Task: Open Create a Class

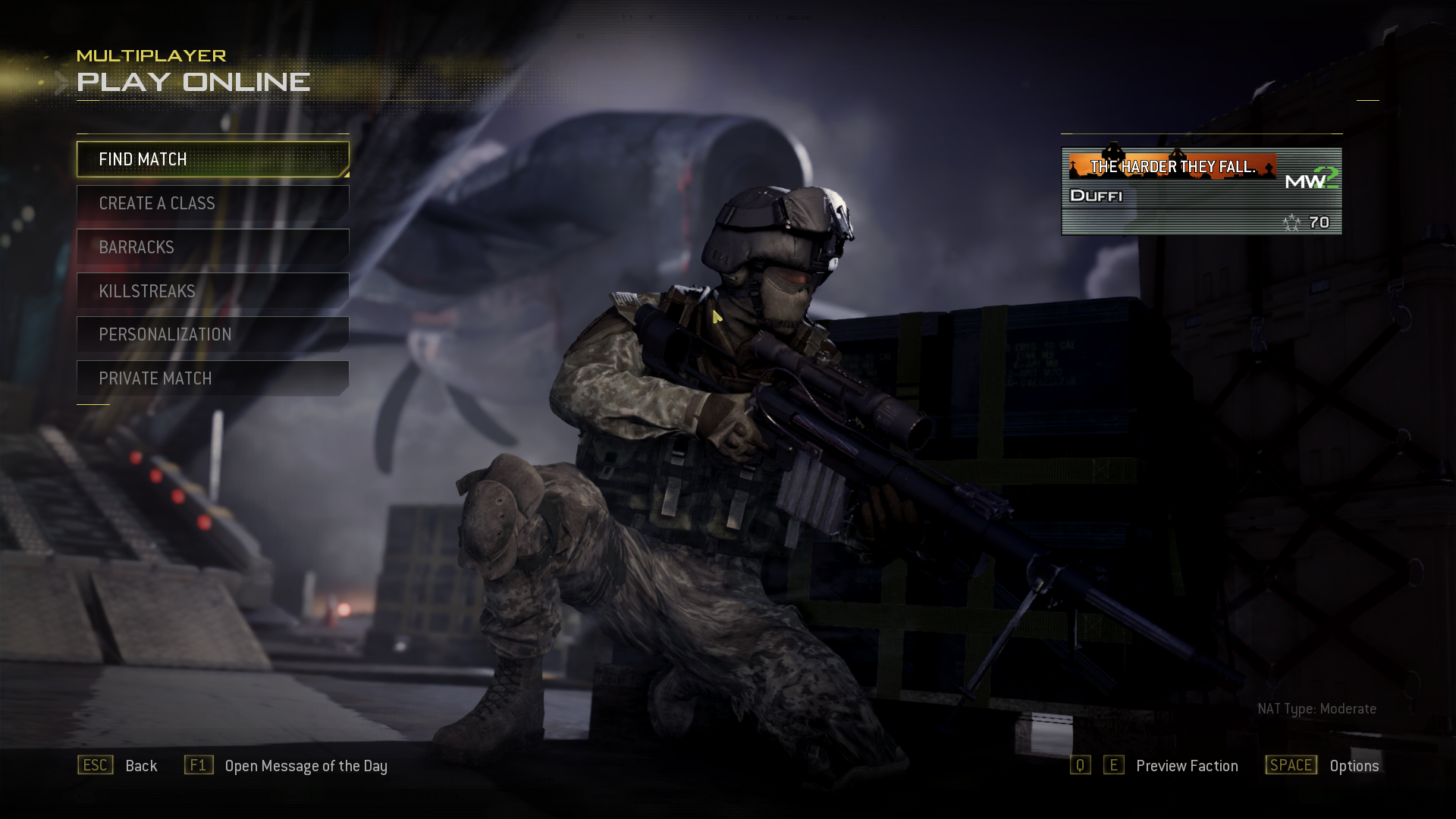Action: pyautogui.click(x=212, y=203)
